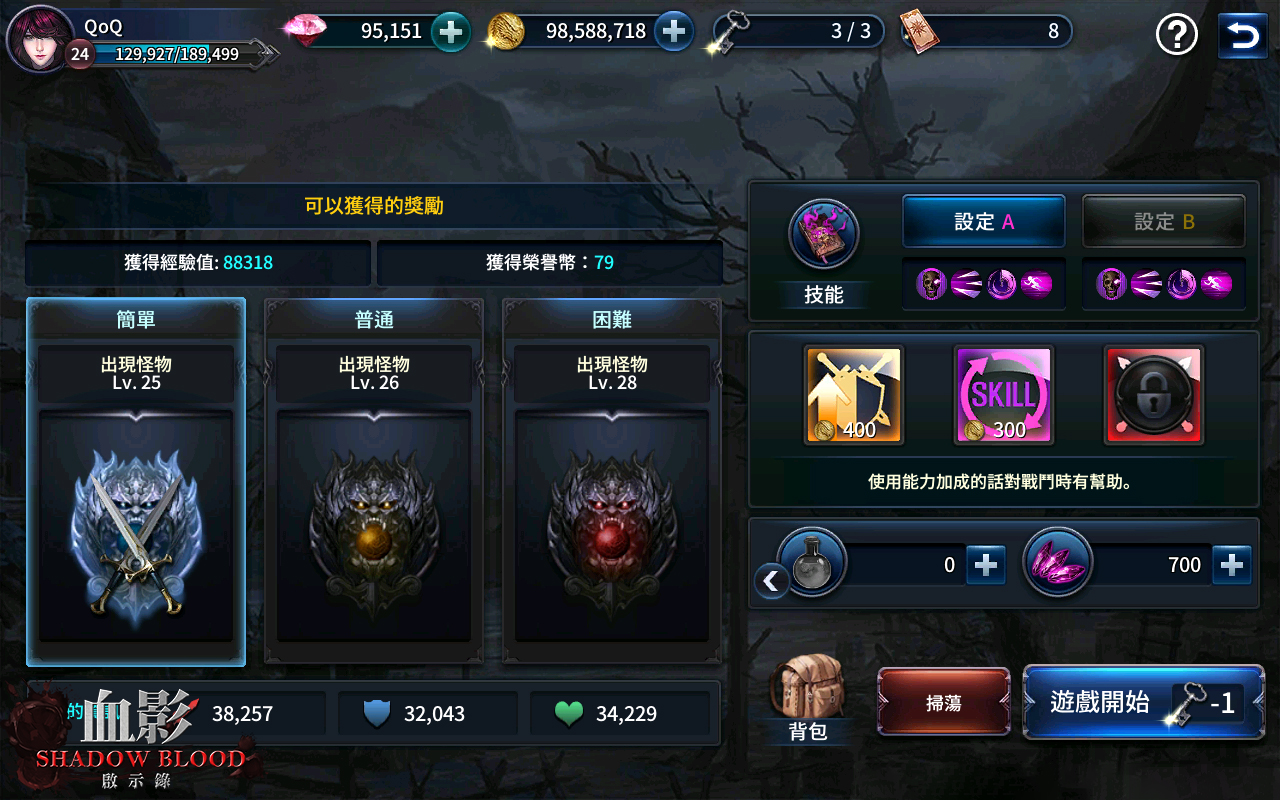Select the attack boost costing 400 coins
1280x800 pixels.
click(852, 392)
